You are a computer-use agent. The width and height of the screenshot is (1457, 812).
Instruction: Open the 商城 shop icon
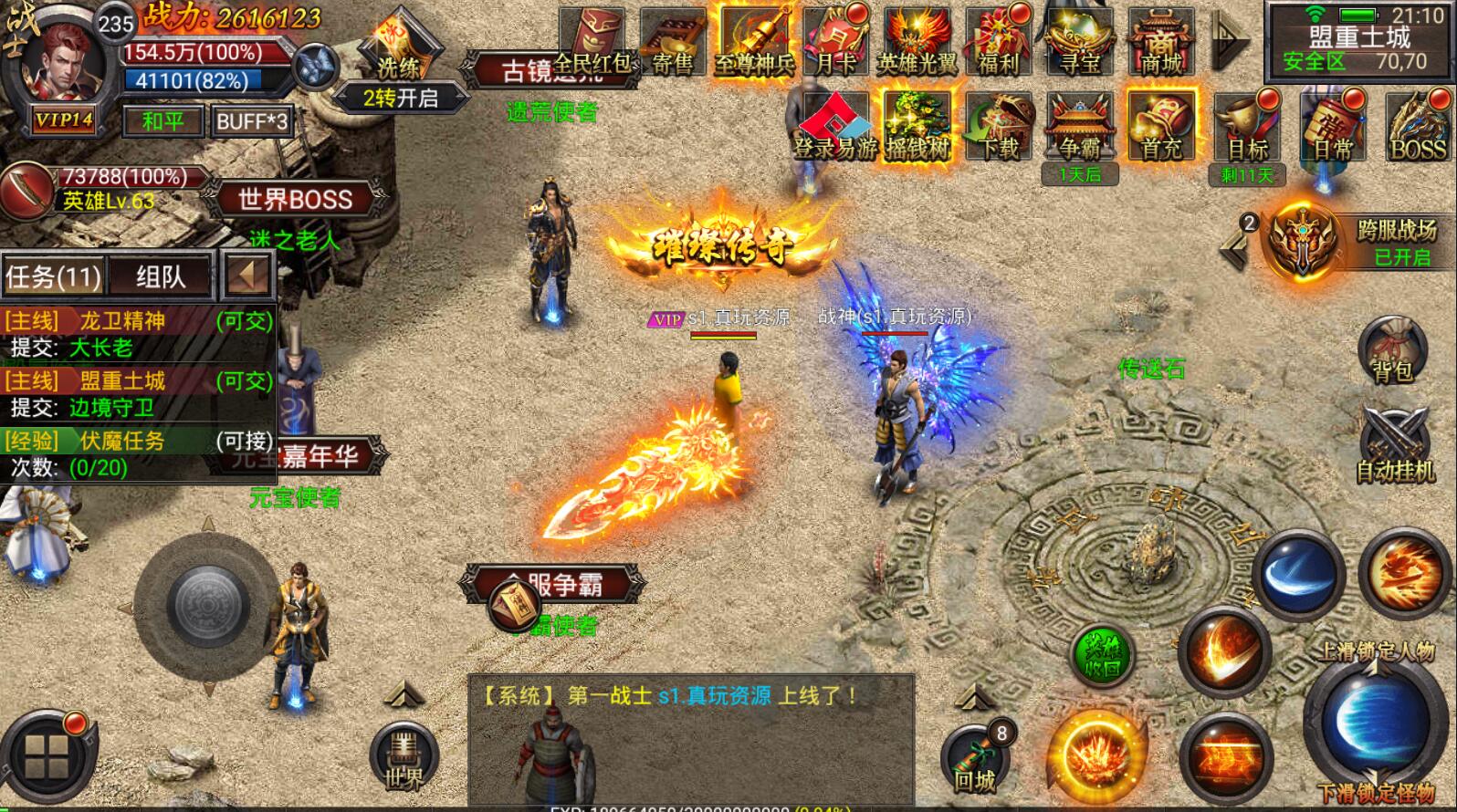point(1160,41)
